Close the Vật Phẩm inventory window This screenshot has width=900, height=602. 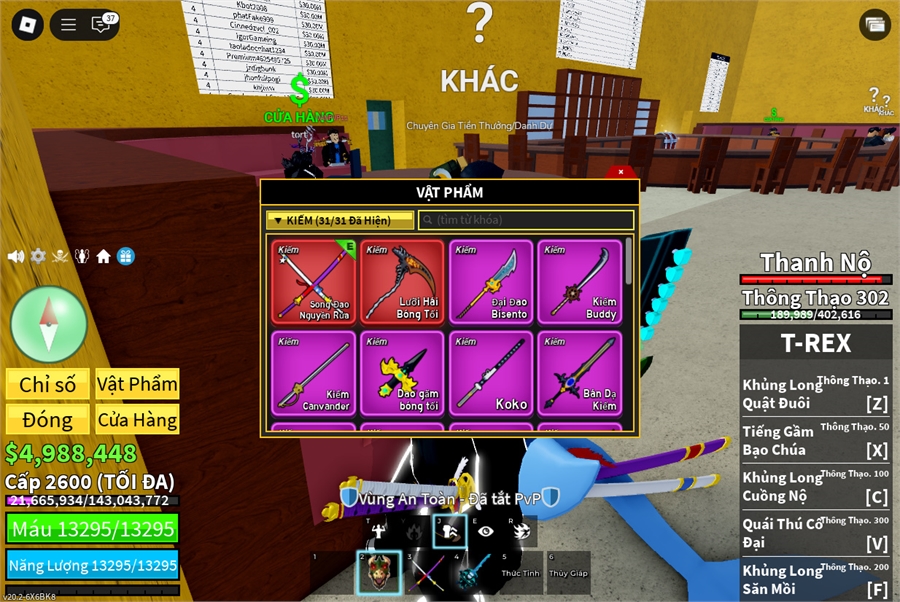tap(620, 172)
